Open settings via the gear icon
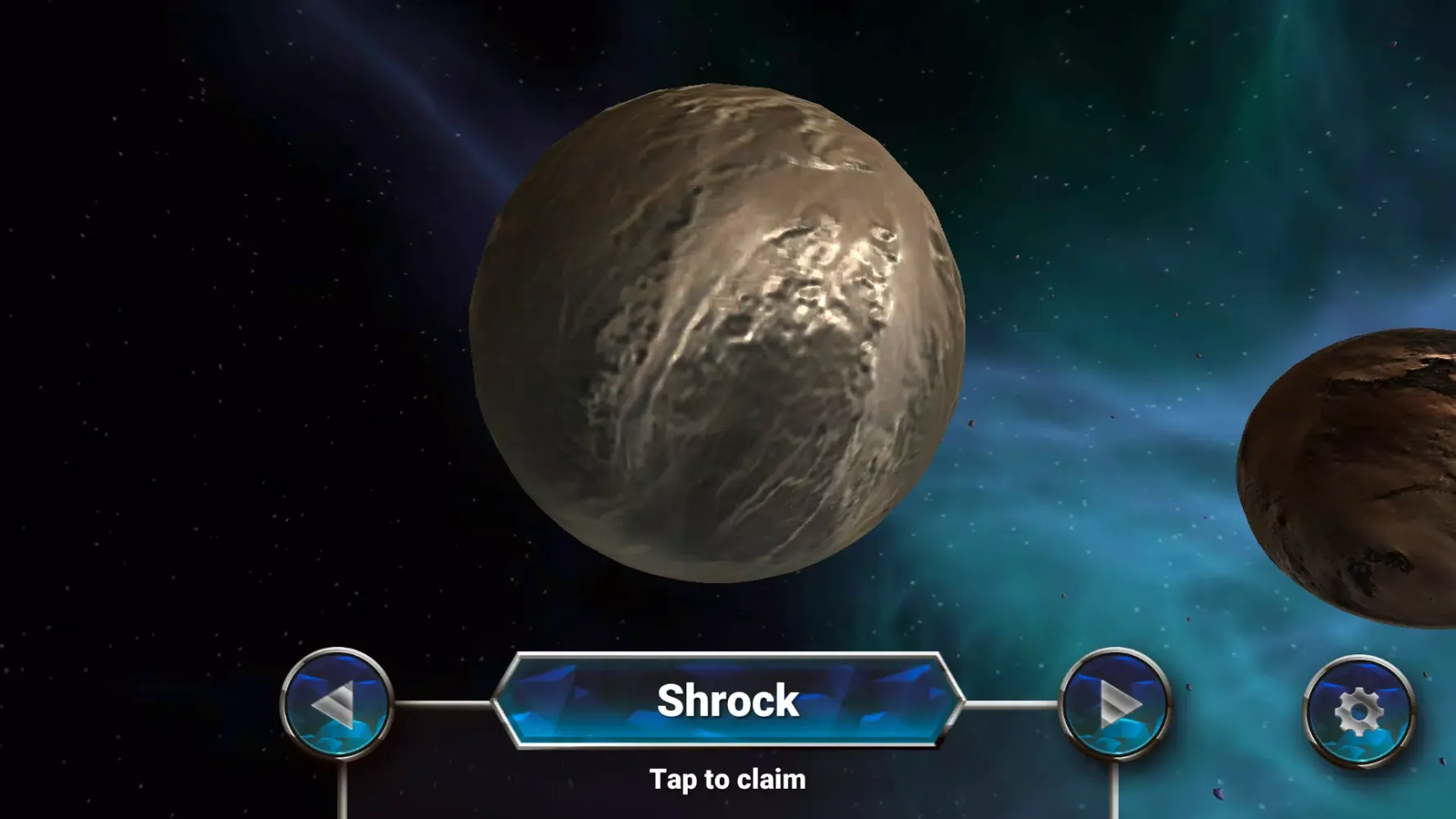 (x=1359, y=711)
